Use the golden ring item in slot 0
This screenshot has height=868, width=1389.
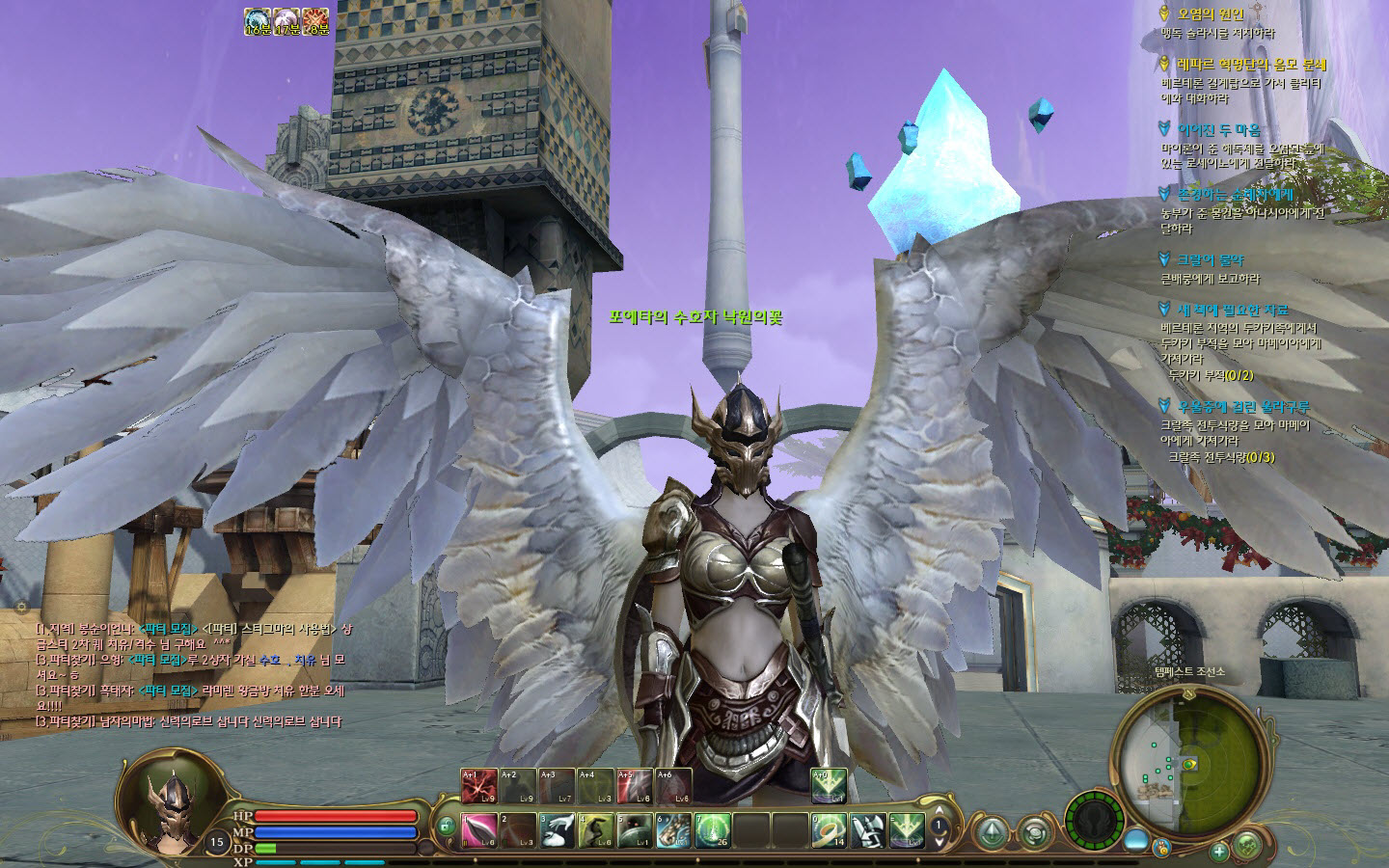(829, 830)
